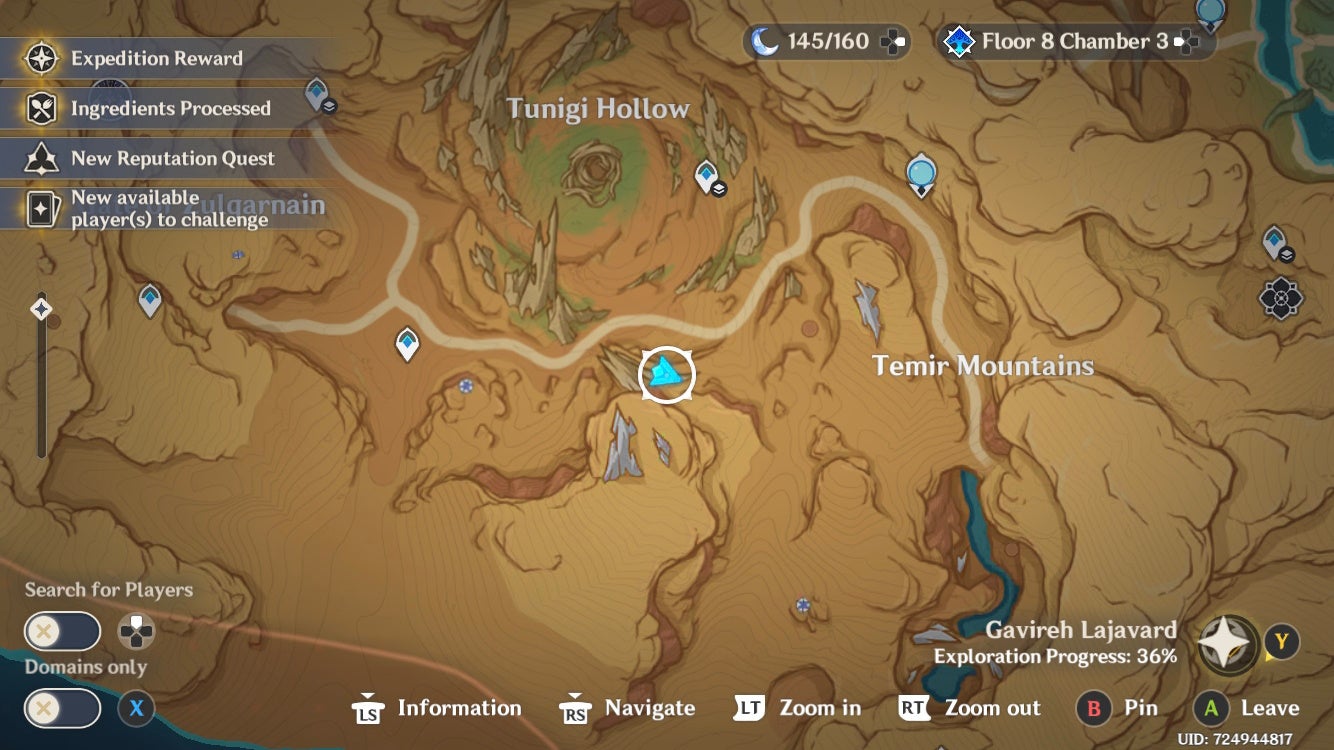
Task: Open the Ingredients Processed notification
Action: 170,108
